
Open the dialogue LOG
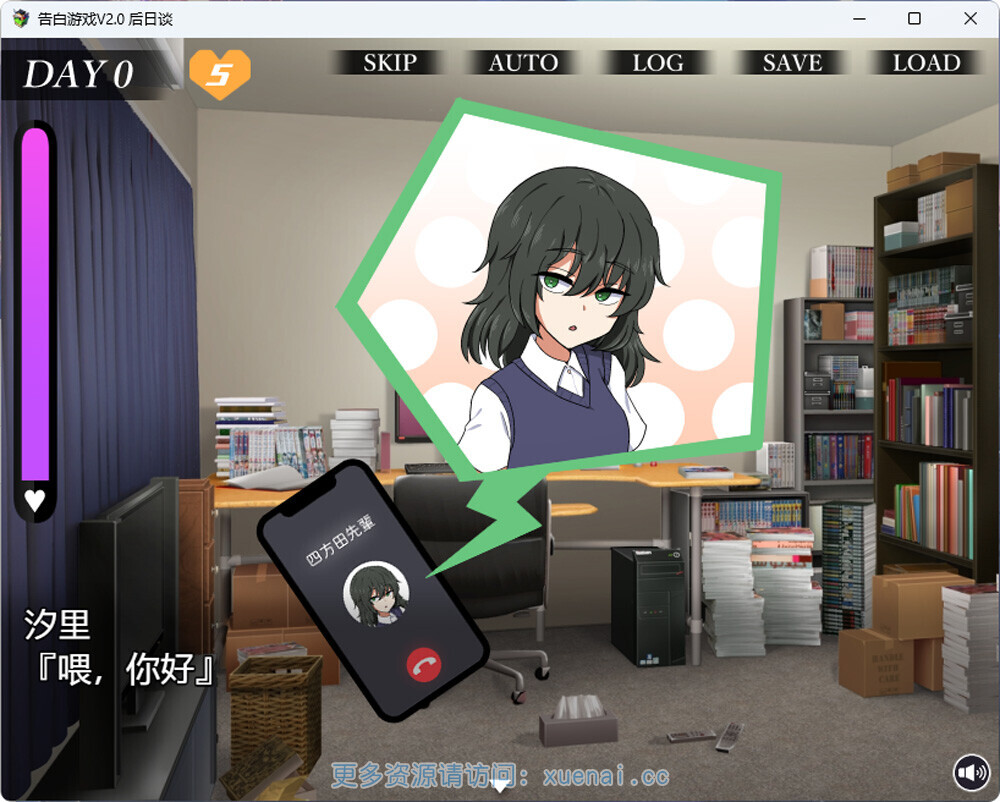[x=658, y=62]
